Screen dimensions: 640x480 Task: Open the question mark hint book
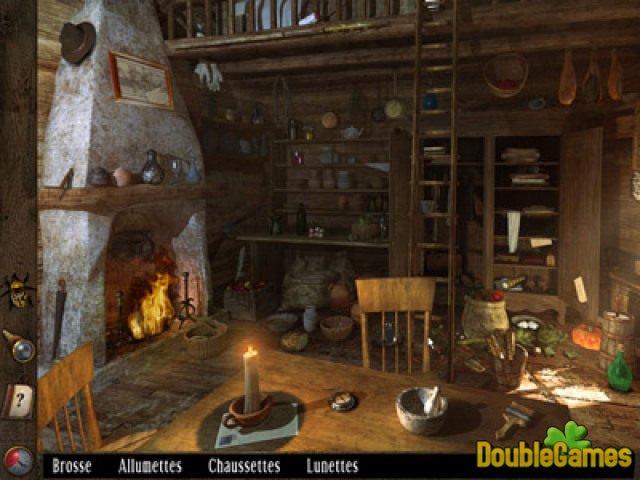(19, 401)
